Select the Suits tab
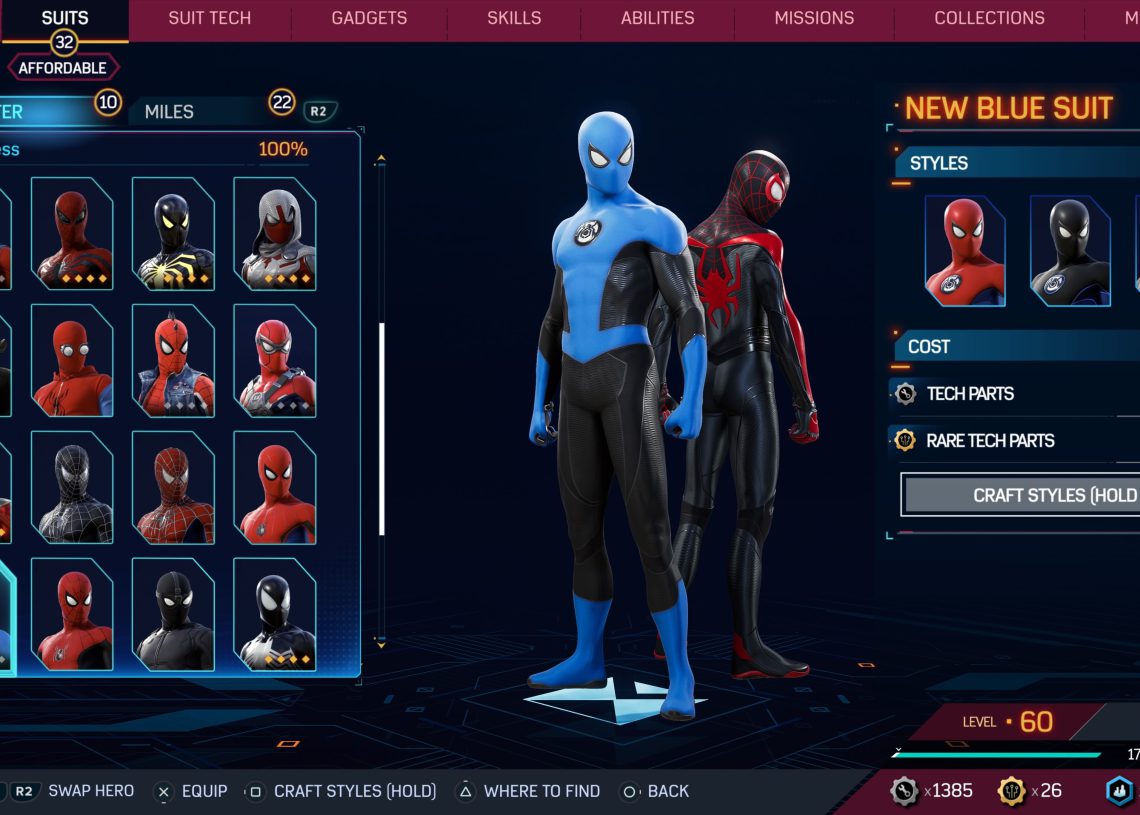This screenshot has height=815, width=1140. coord(65,18)
